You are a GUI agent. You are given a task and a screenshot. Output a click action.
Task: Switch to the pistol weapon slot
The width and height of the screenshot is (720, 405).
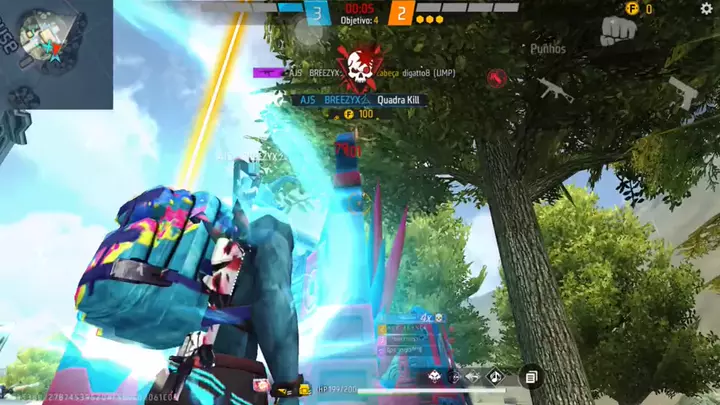[682, 91]
